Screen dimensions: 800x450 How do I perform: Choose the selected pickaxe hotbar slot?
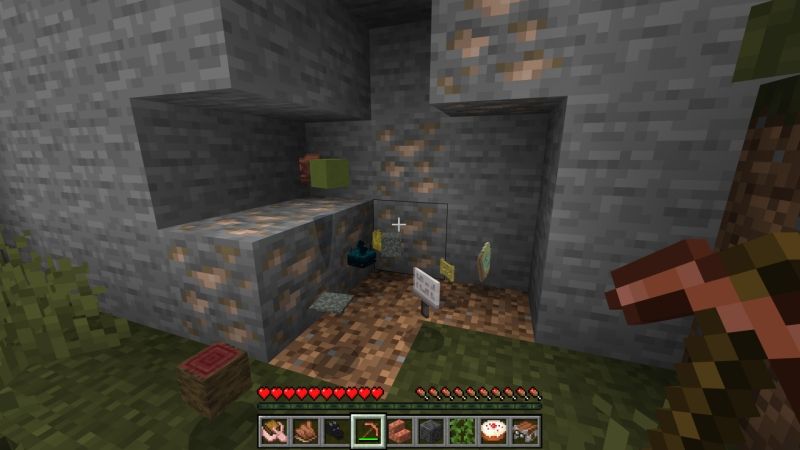point(367,431)
